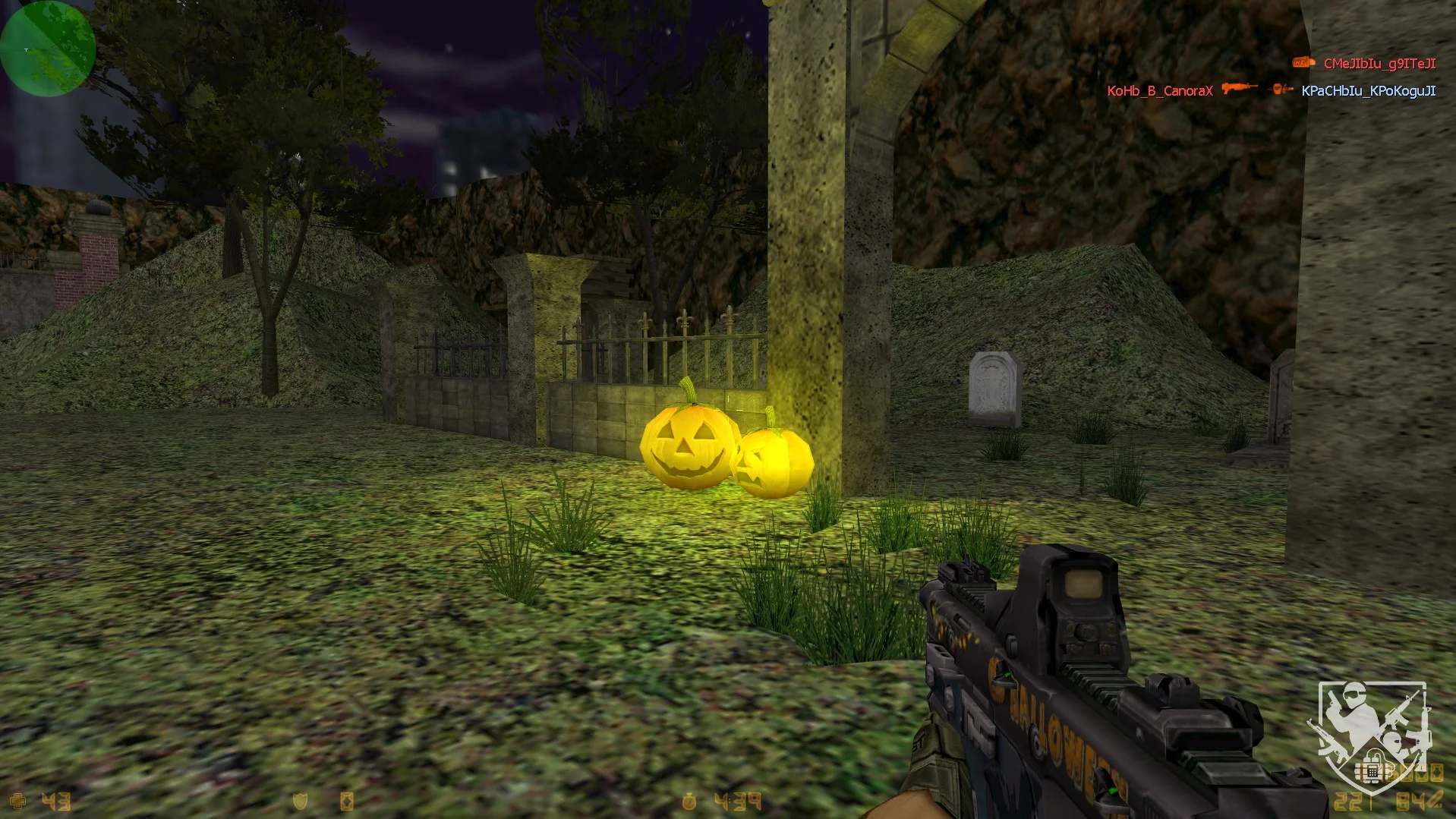The width and height of the screenshot is (1456, 819).
Task: Select CMeJIbIu_g9ITeJI in the kill feed
Action: pos(1379,64)
